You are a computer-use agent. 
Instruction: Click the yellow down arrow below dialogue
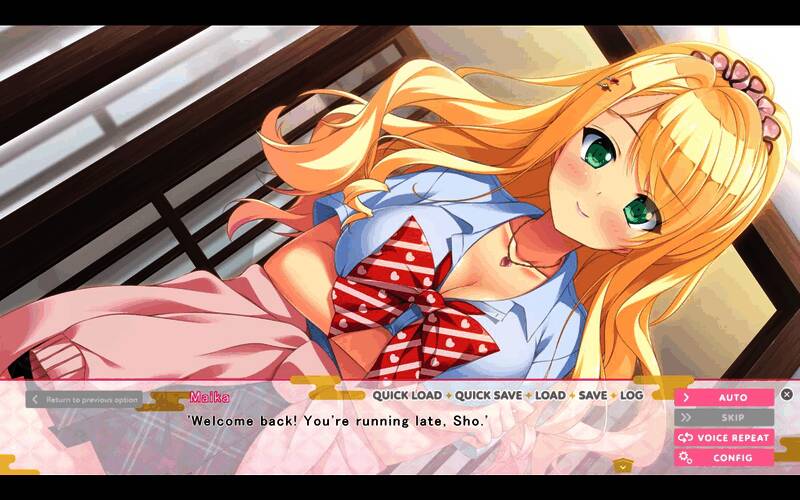623,465
